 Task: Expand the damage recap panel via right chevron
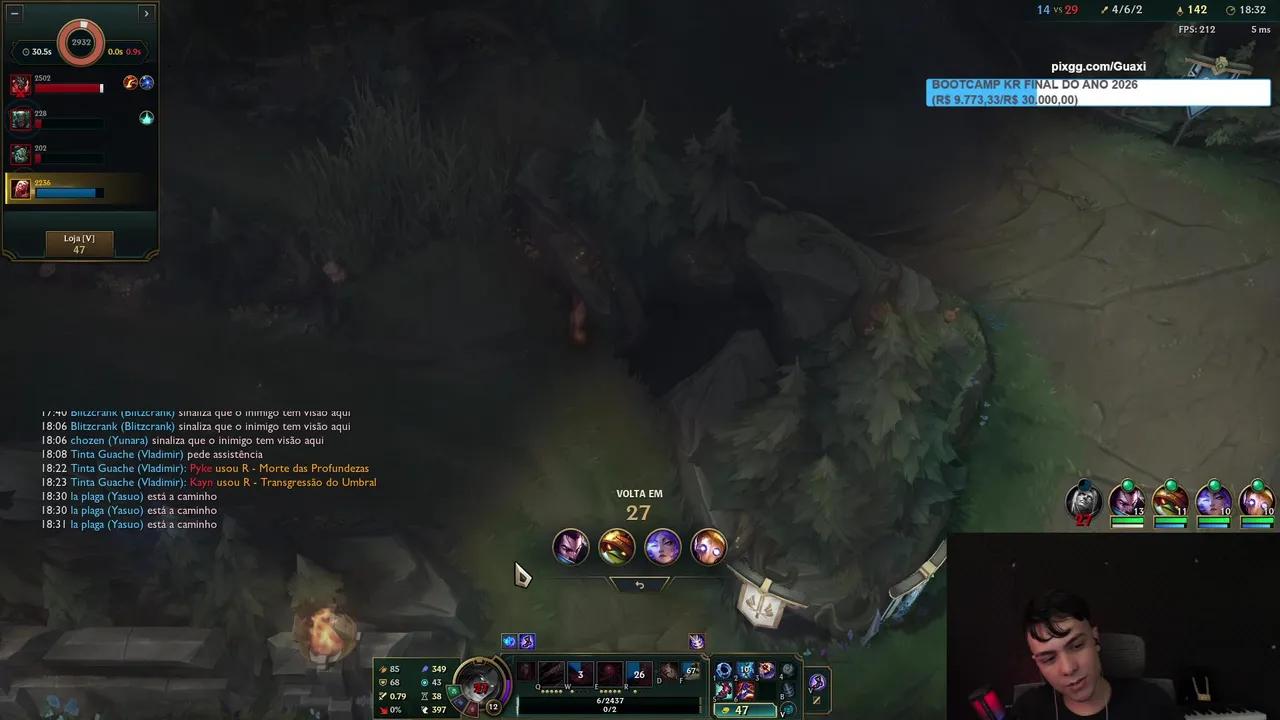(x=146, y=13)
